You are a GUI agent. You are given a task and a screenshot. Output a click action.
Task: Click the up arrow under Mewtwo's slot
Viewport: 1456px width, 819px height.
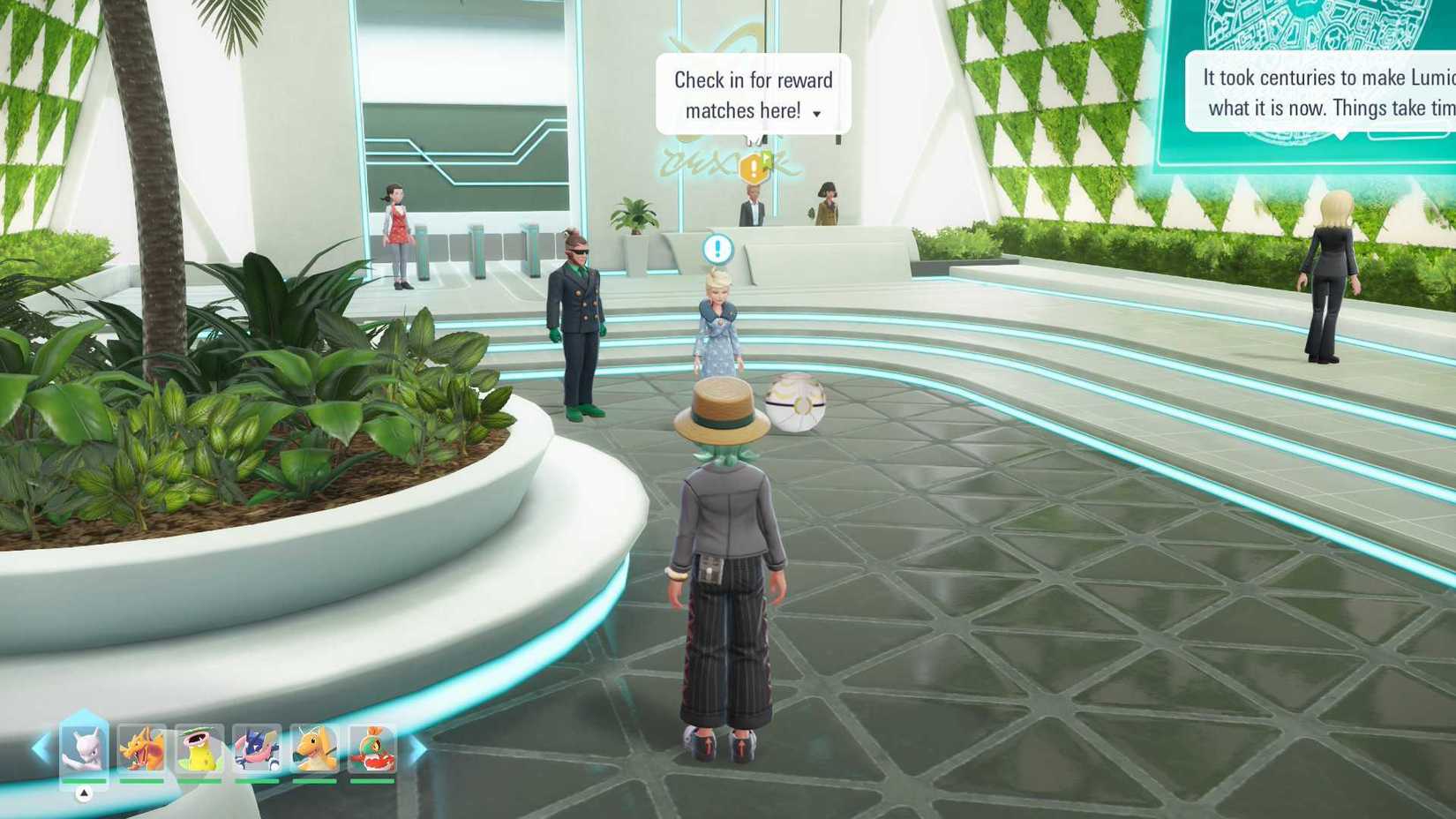point(84,793)
